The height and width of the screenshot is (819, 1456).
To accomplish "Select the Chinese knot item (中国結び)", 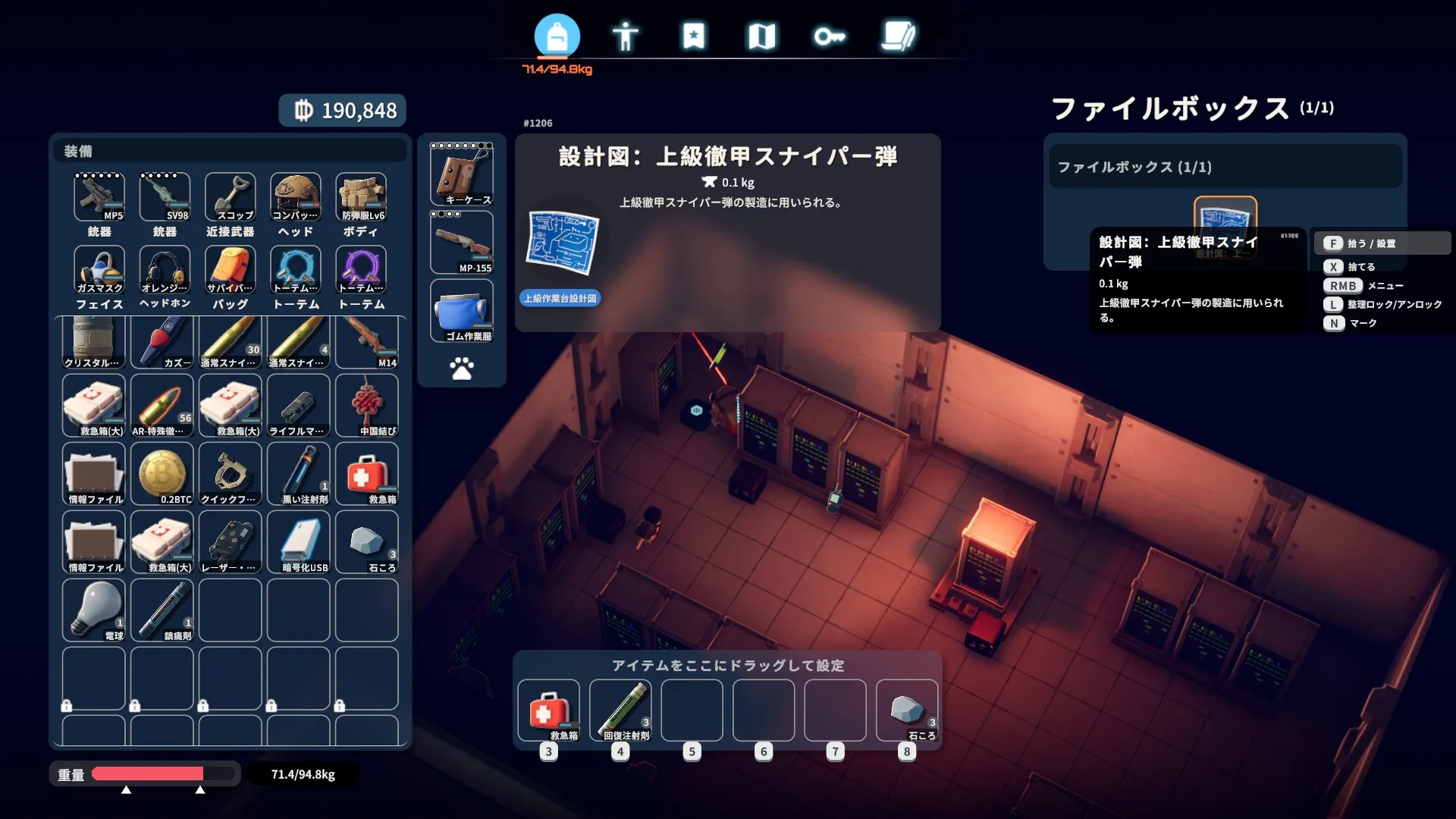I will tap(366, 406).
